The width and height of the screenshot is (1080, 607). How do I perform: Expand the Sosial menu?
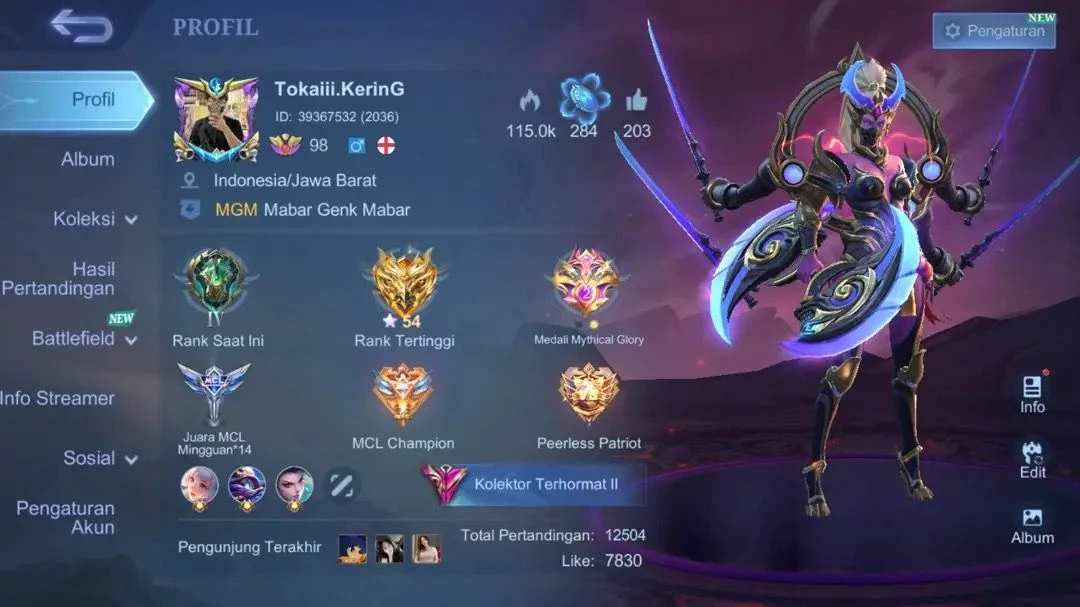pyautogui.click(x=100, y=458)
